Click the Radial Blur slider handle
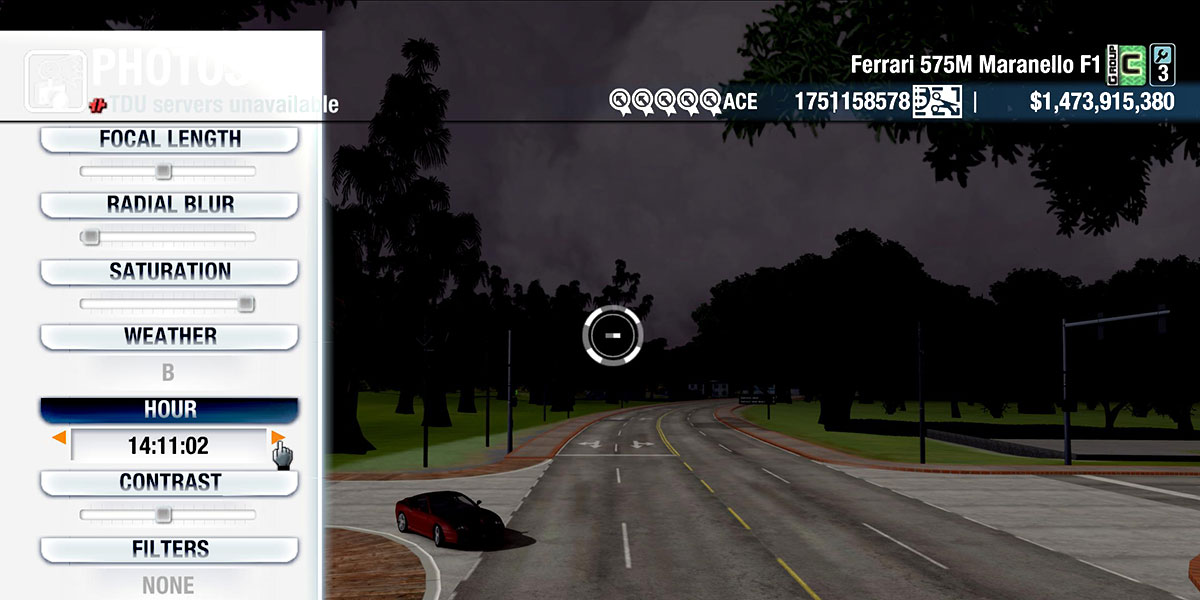This screenshot has height=600, width=1200. [90, 237]
